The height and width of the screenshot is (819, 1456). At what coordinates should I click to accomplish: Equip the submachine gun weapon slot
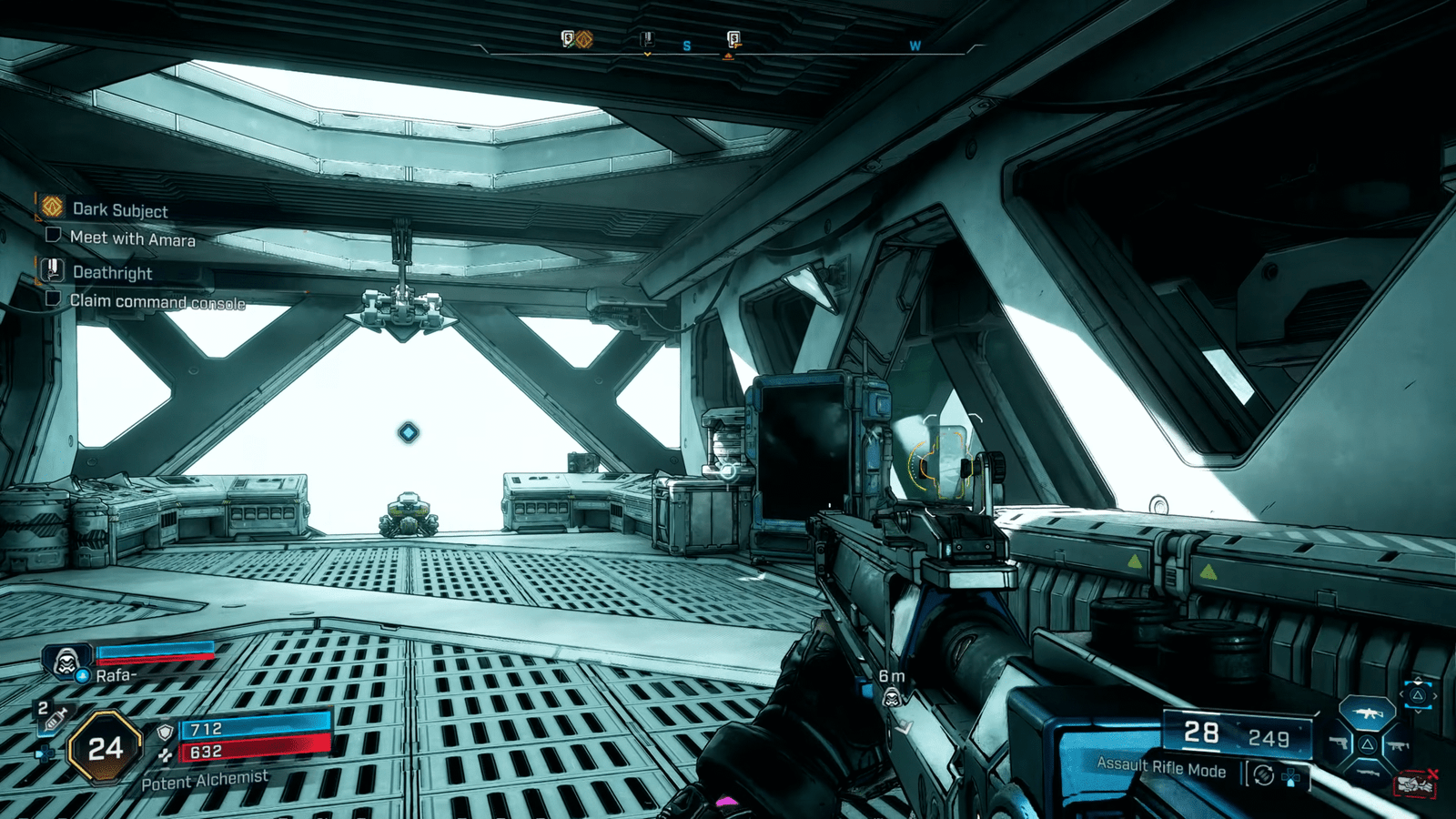click(x=1397, y=746)
